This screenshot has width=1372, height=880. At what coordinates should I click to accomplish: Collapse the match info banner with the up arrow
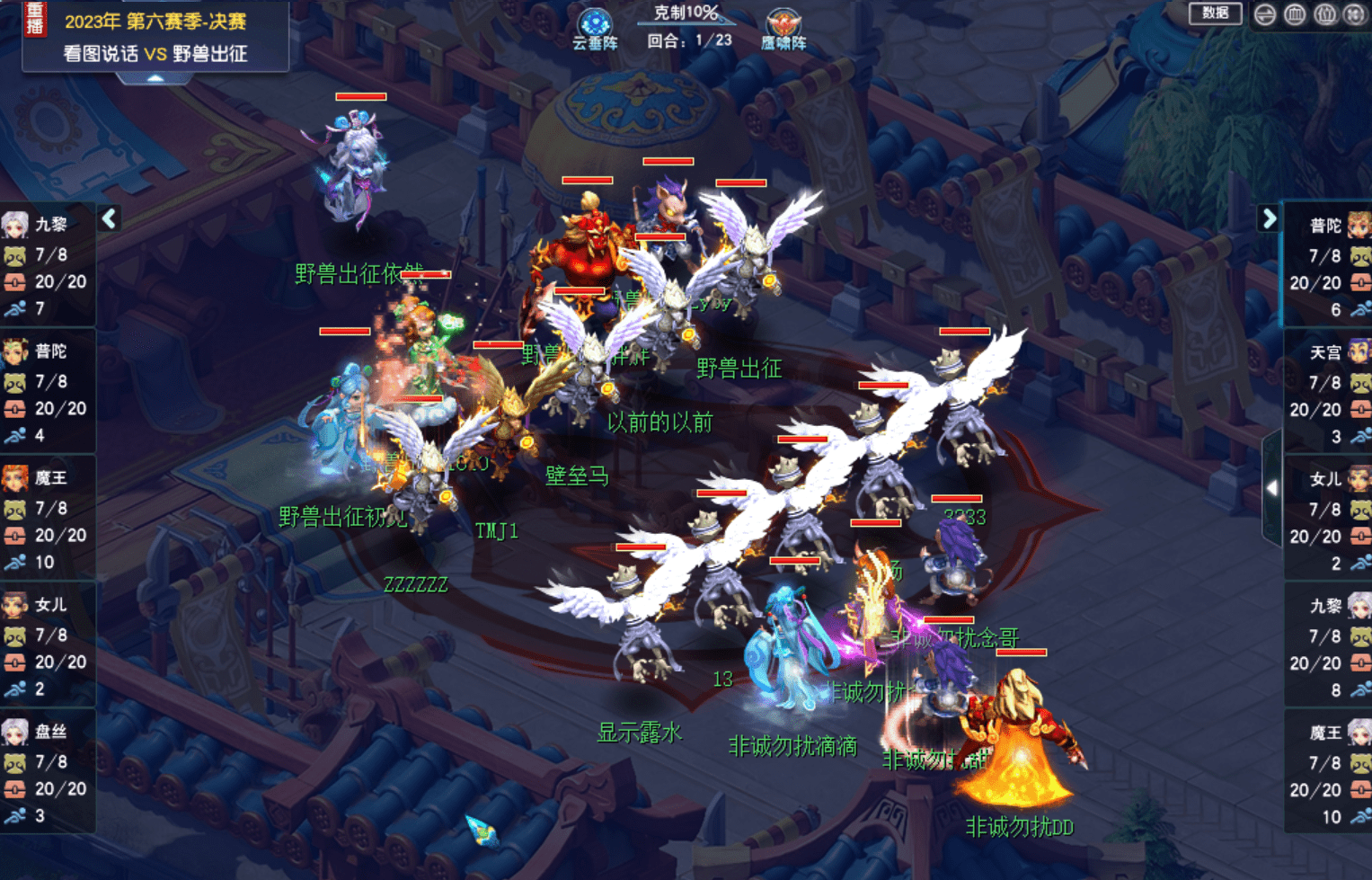155,79
